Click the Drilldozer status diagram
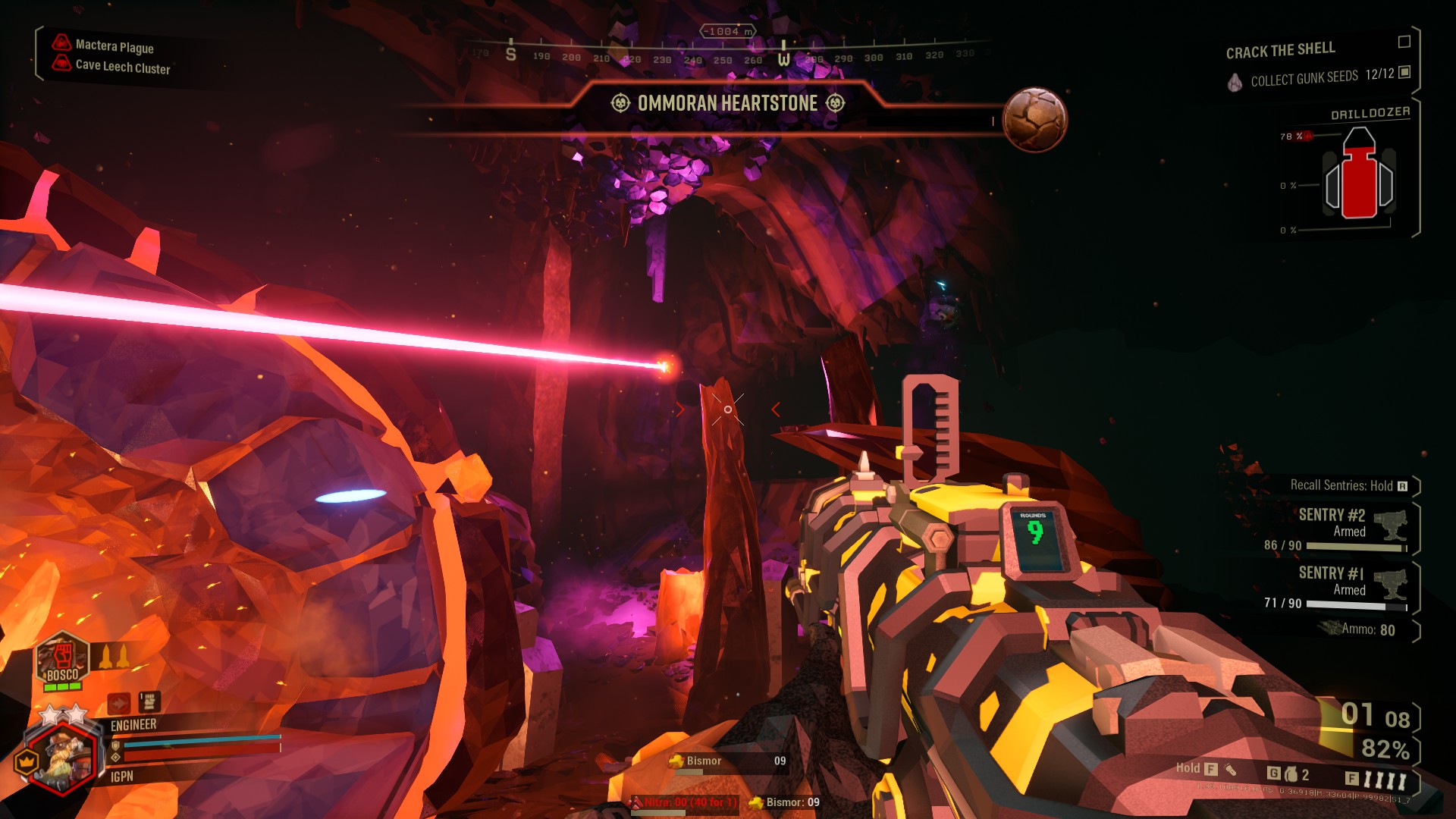The width and height of the screenshot is (1456, 819). (x=1359, y=176)
